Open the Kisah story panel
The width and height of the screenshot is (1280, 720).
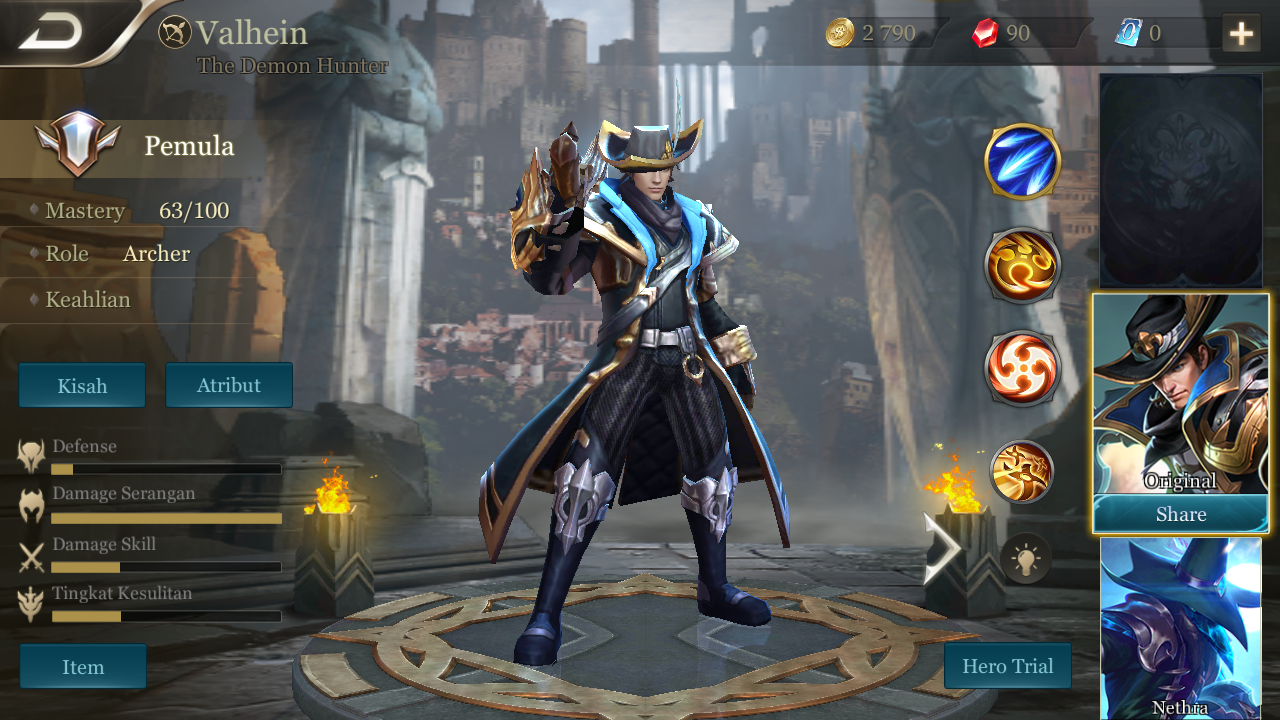[x=82, y=385]
